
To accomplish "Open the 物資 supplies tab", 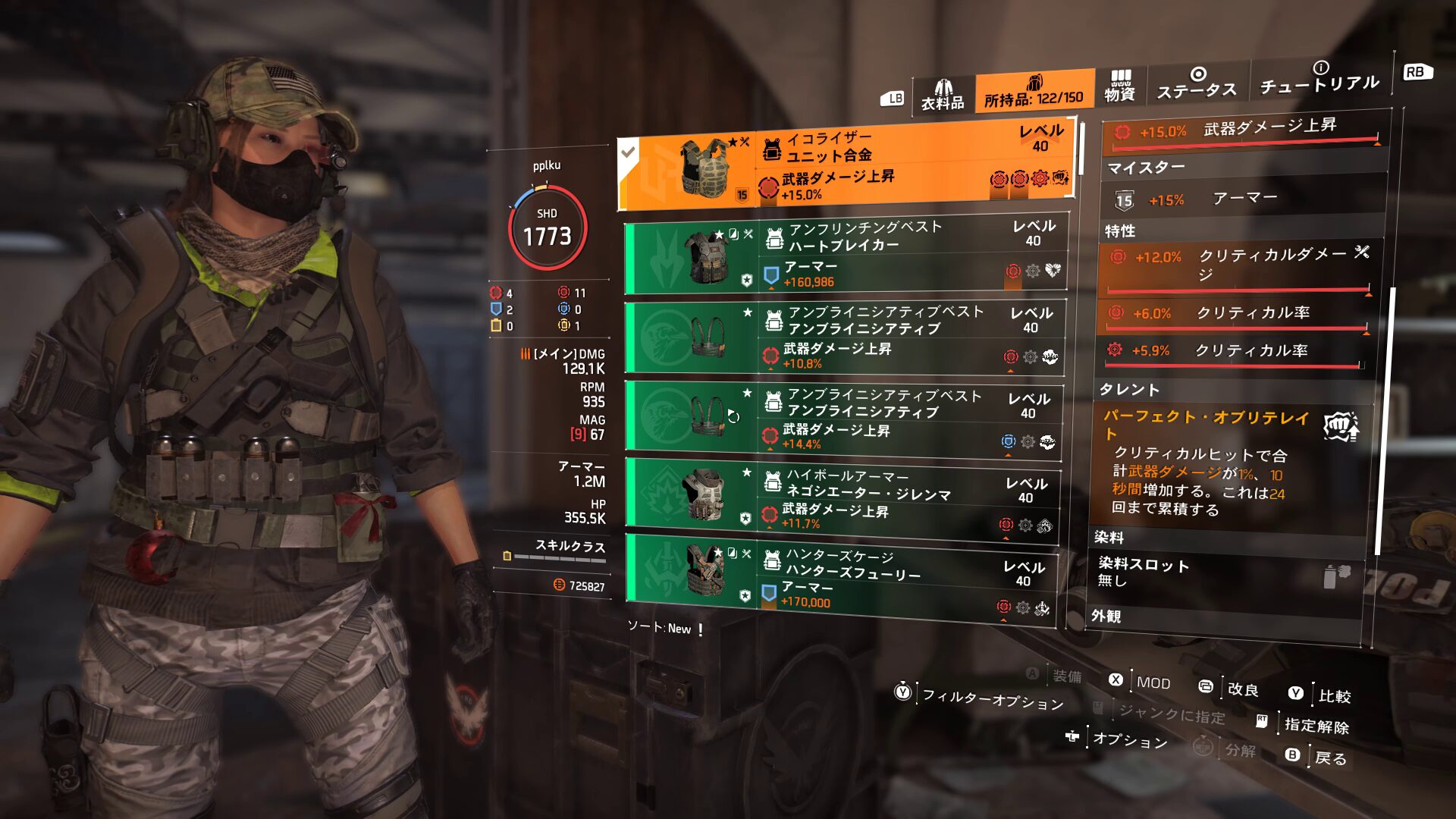I will [x=1119, y=86].
